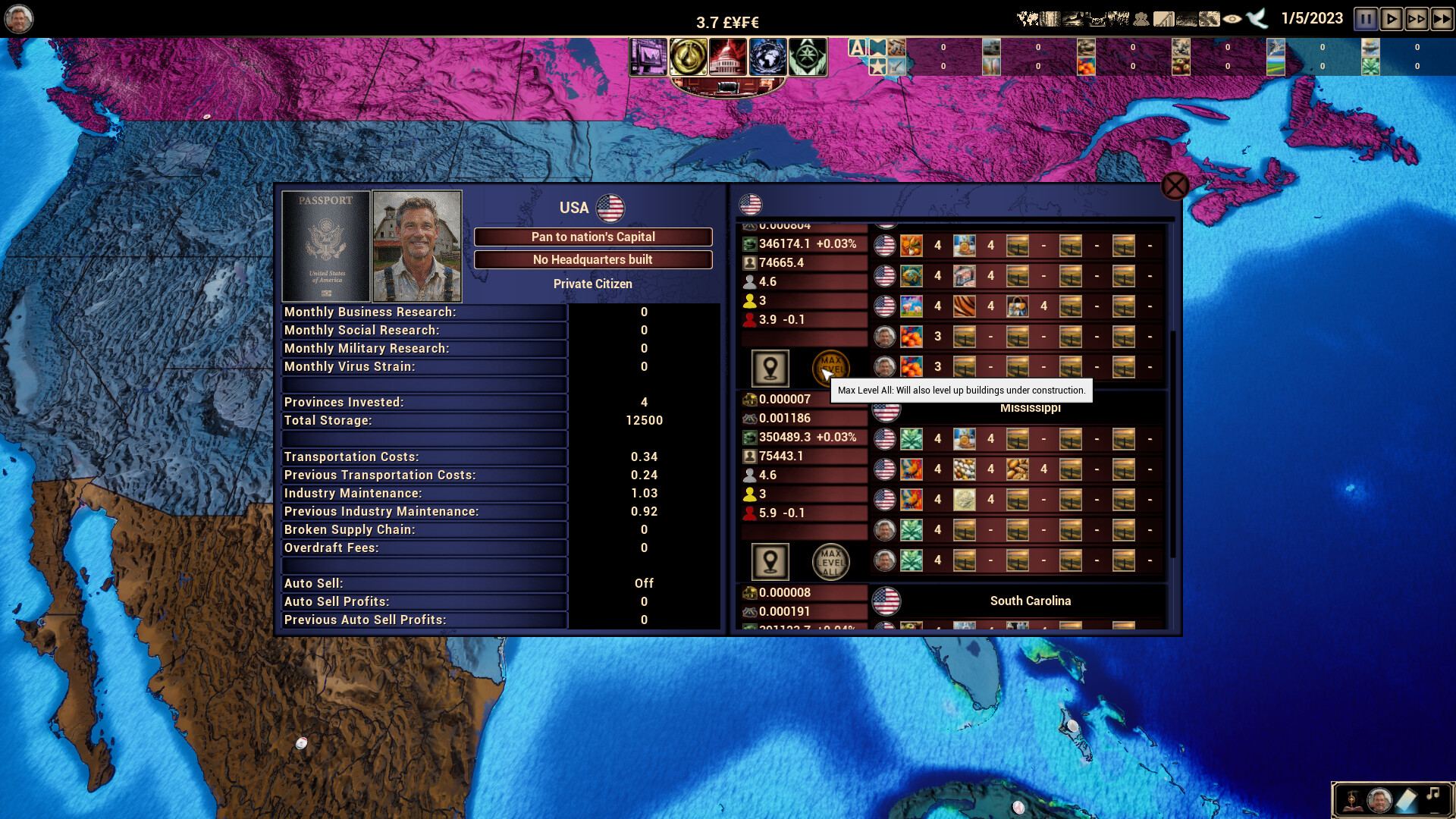Switch to the A map filter tab

(x=857, y=46)
